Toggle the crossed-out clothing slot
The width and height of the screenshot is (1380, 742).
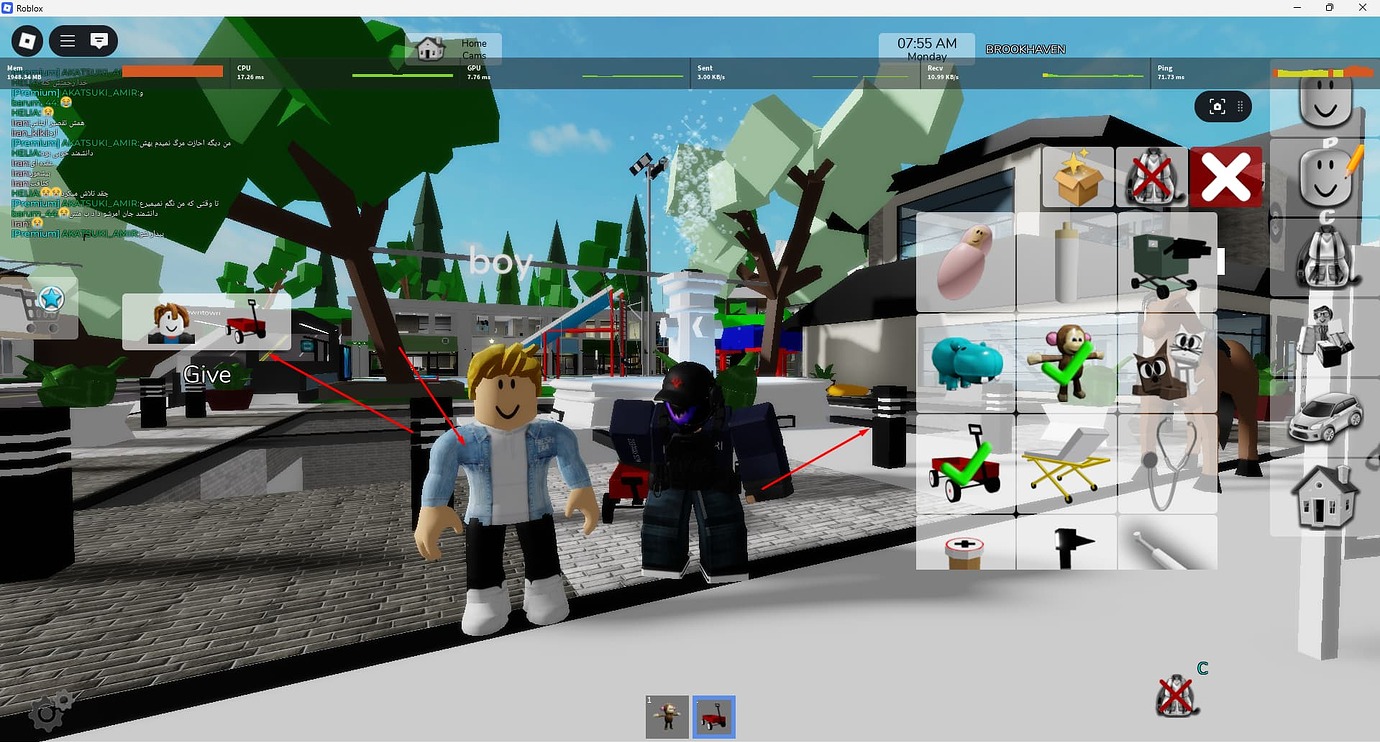click(1152, 177)
